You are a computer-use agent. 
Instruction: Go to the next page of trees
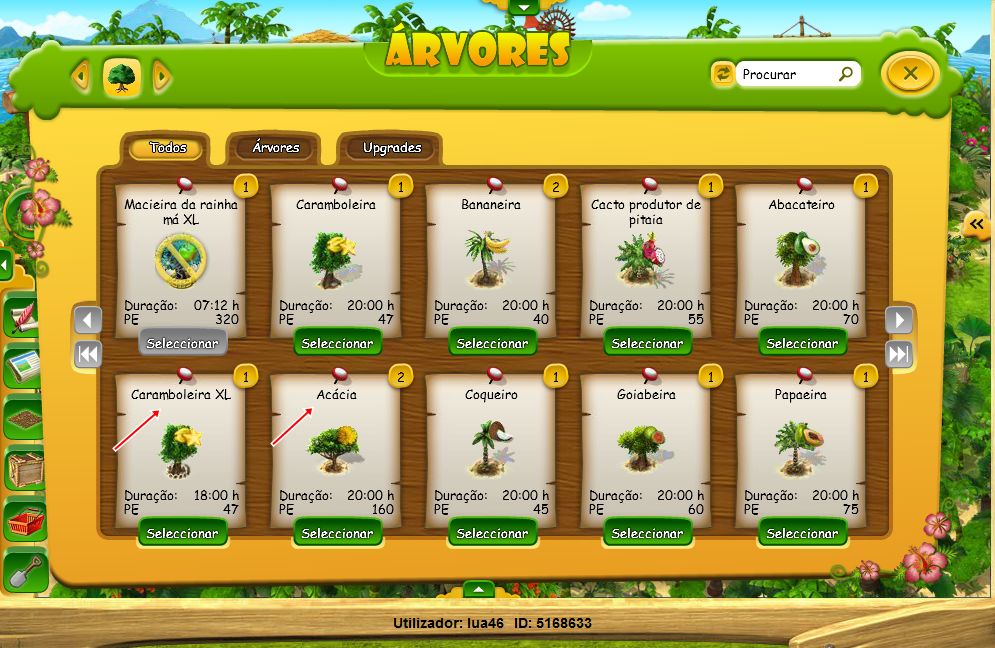[x=899, y=320]
